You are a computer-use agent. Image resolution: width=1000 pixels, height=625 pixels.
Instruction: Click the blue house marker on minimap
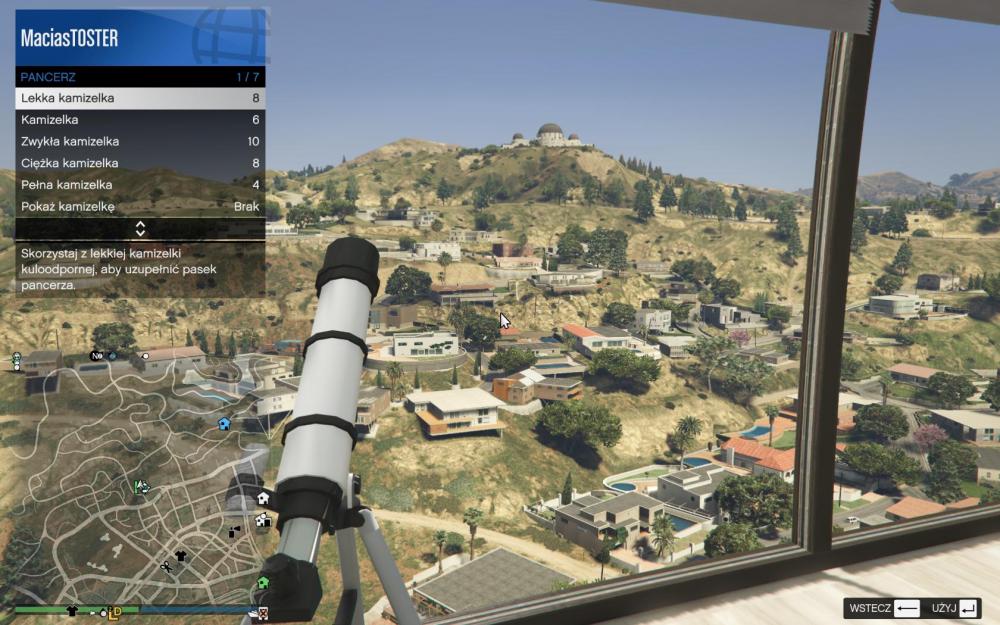point(224,424)
